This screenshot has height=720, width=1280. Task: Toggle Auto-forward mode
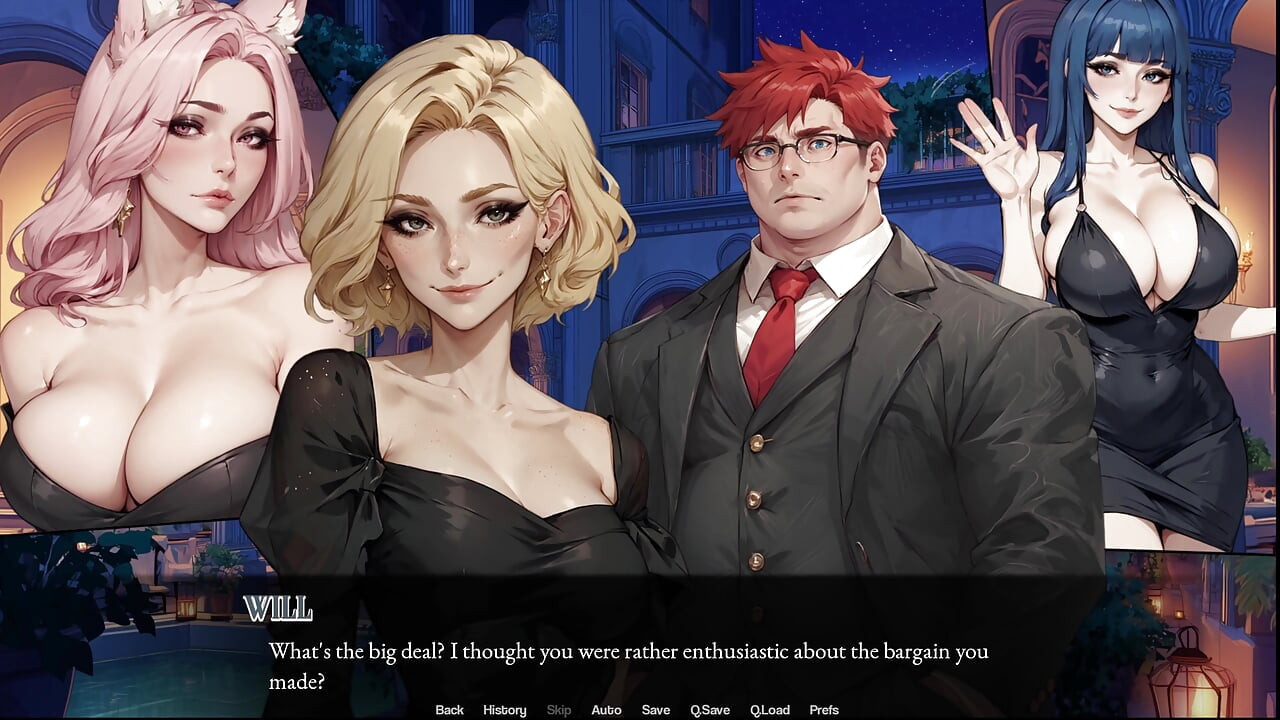pos(607,710)
